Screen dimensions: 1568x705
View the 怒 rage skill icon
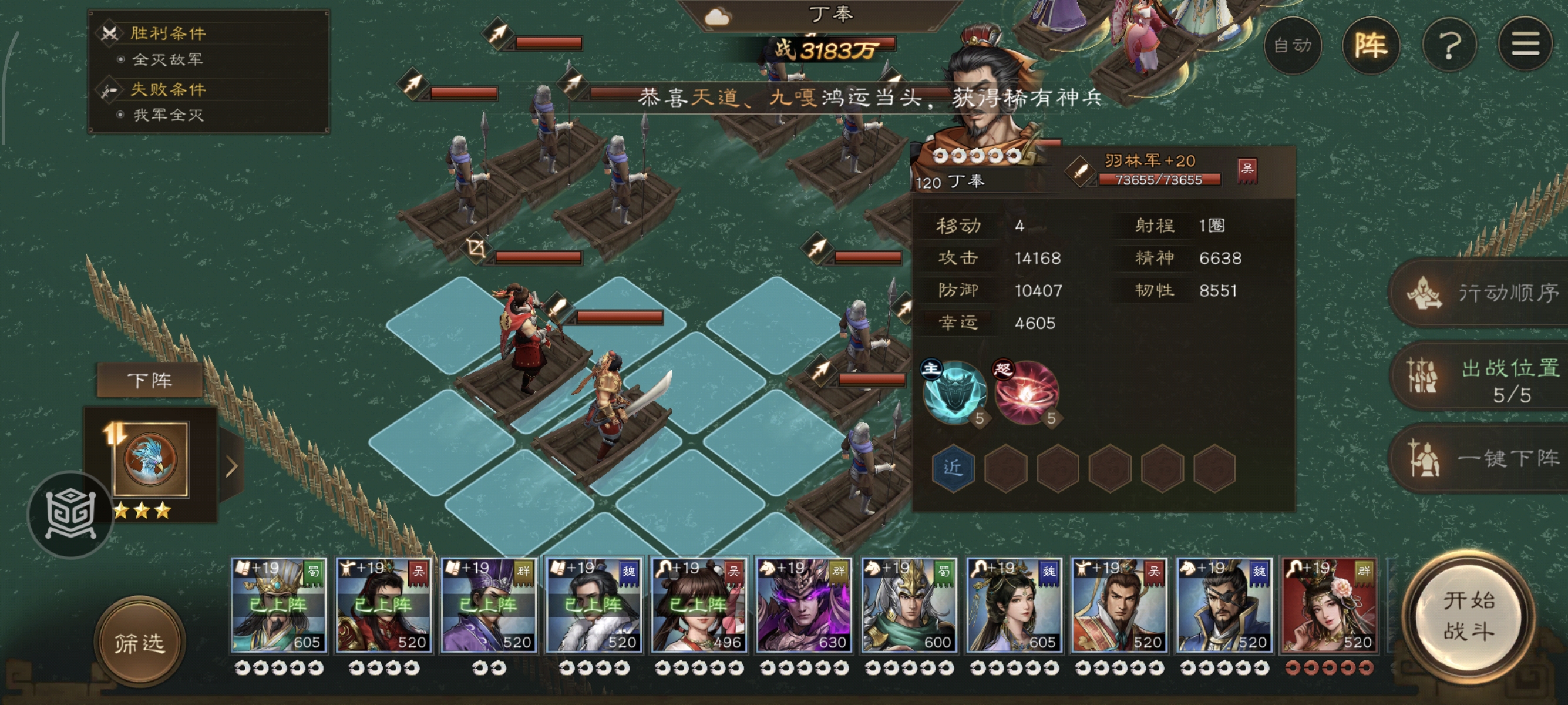pyautogui.click(x=1027, y=392)
